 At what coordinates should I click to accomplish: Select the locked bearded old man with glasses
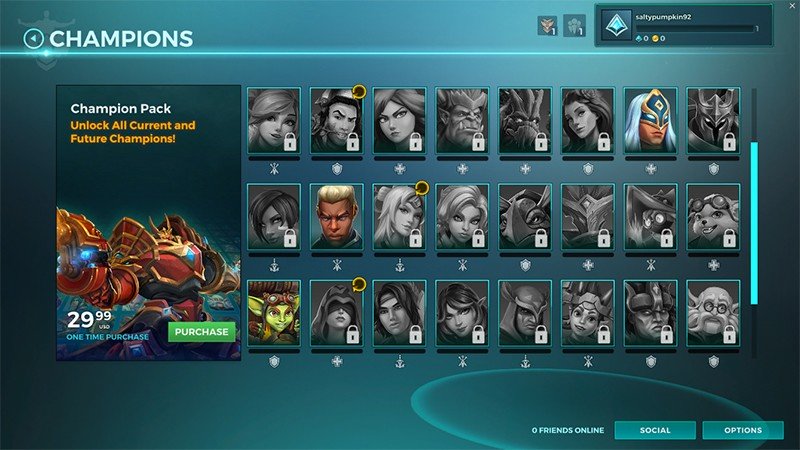click(x=713, y=312)
